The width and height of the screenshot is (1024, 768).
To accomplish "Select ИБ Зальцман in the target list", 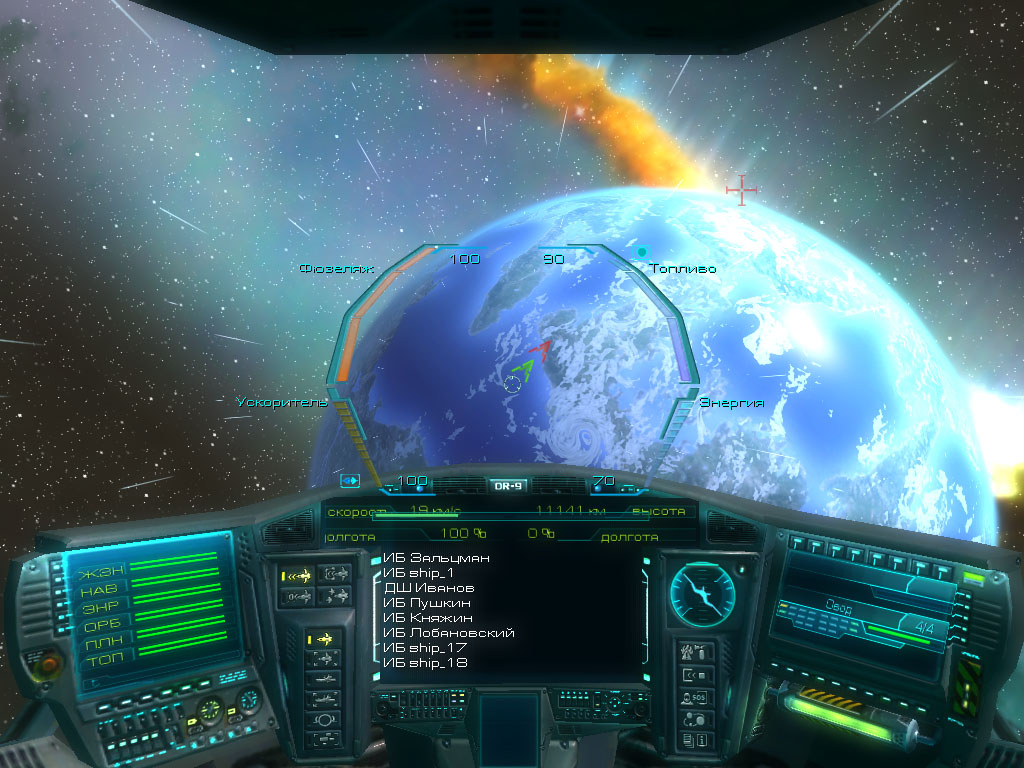I will pos(436,558).
